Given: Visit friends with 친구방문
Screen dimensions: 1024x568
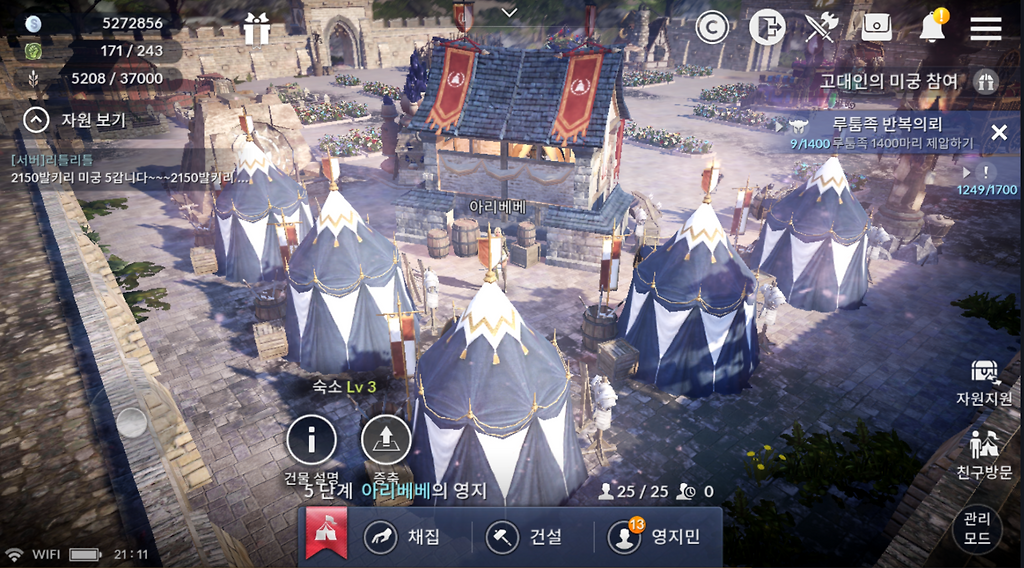Looking at the screenshot, I should coord(984,455).
